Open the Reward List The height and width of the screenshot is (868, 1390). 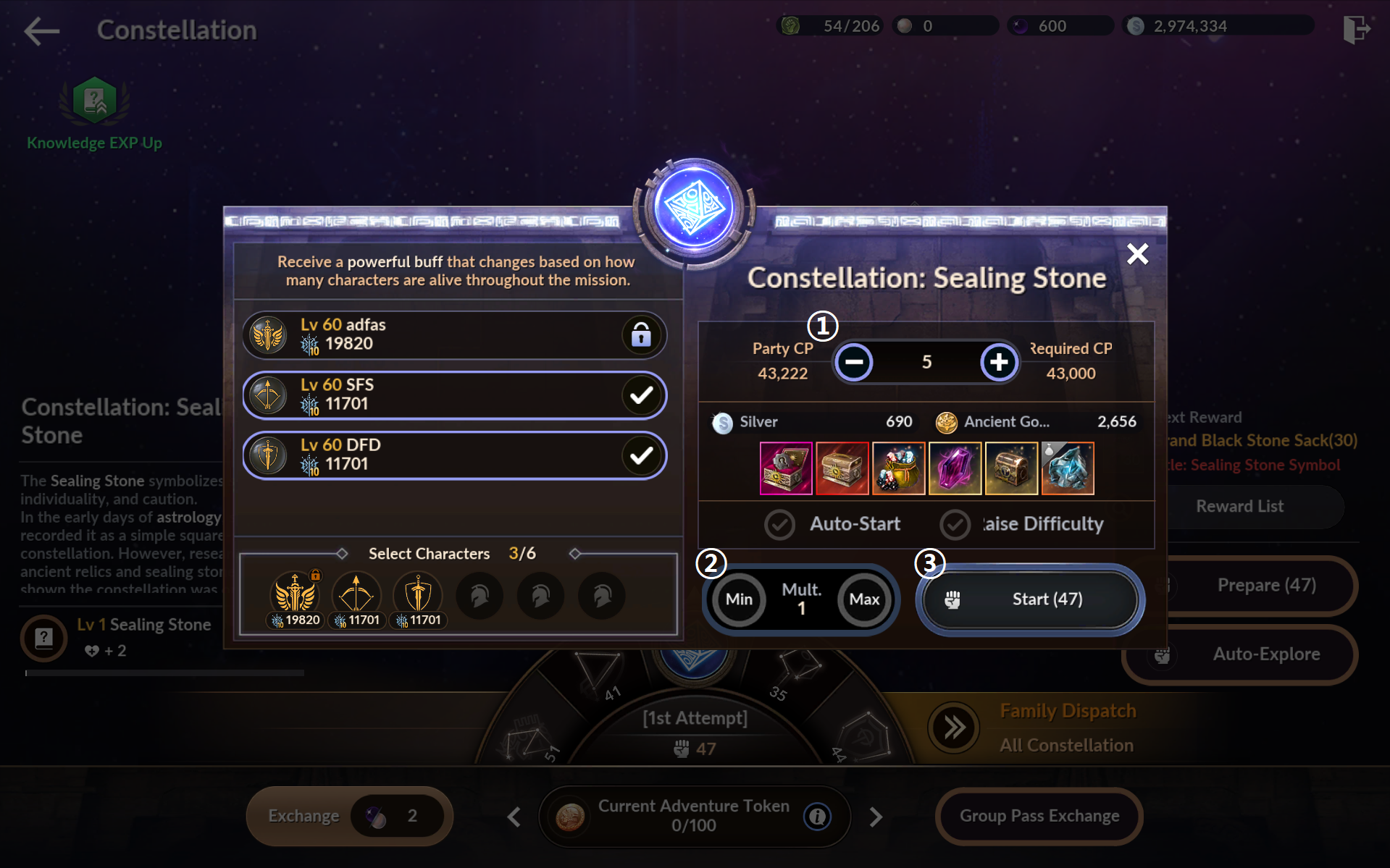[x=1239, y=506]
